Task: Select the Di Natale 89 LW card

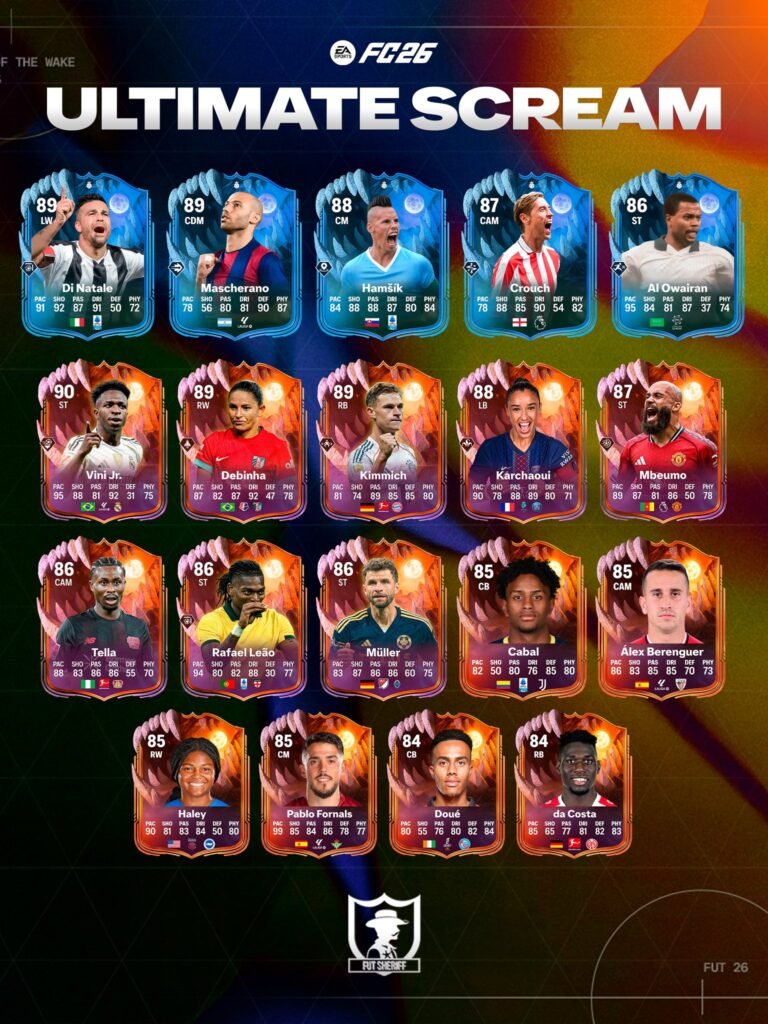Action: 87,255
